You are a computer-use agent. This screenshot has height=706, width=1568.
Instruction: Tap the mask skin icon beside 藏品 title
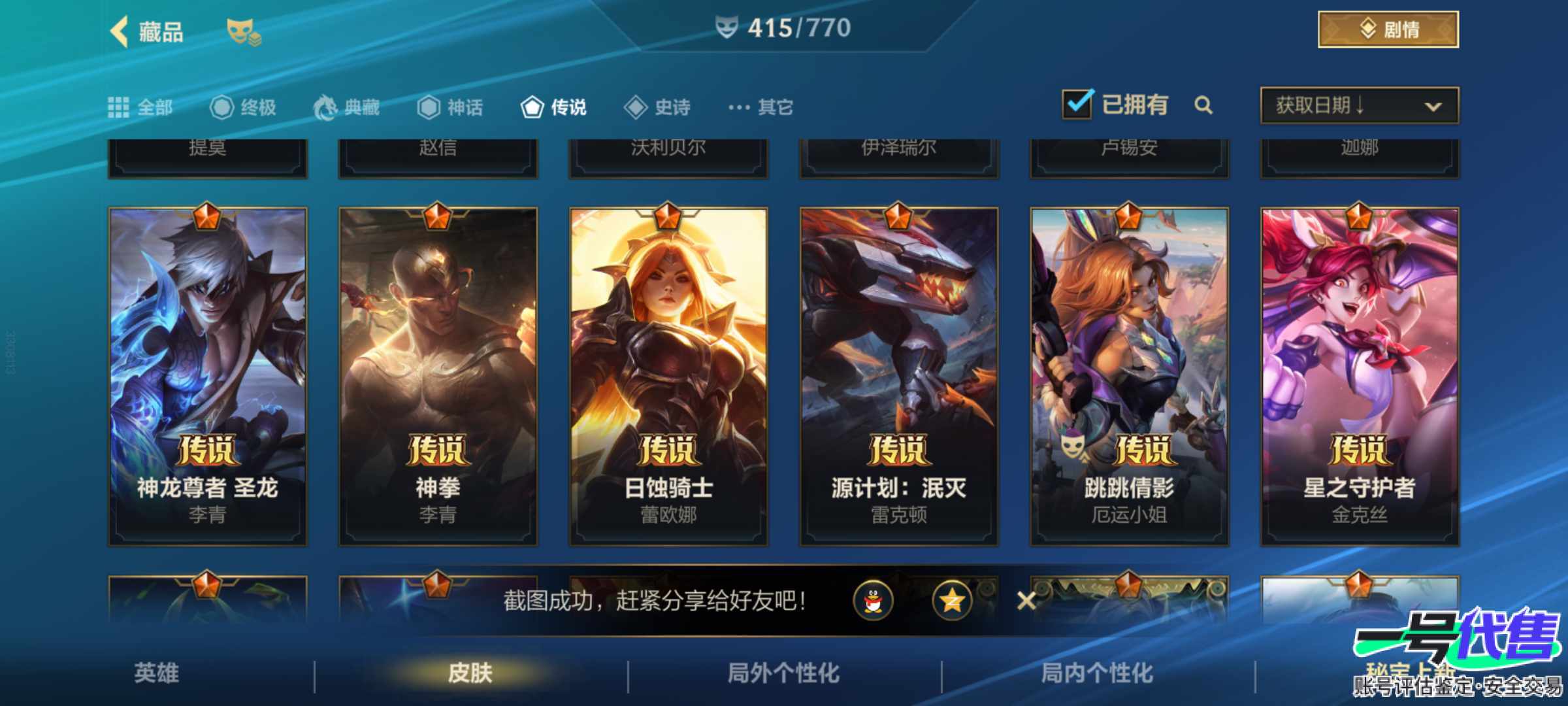244,30
